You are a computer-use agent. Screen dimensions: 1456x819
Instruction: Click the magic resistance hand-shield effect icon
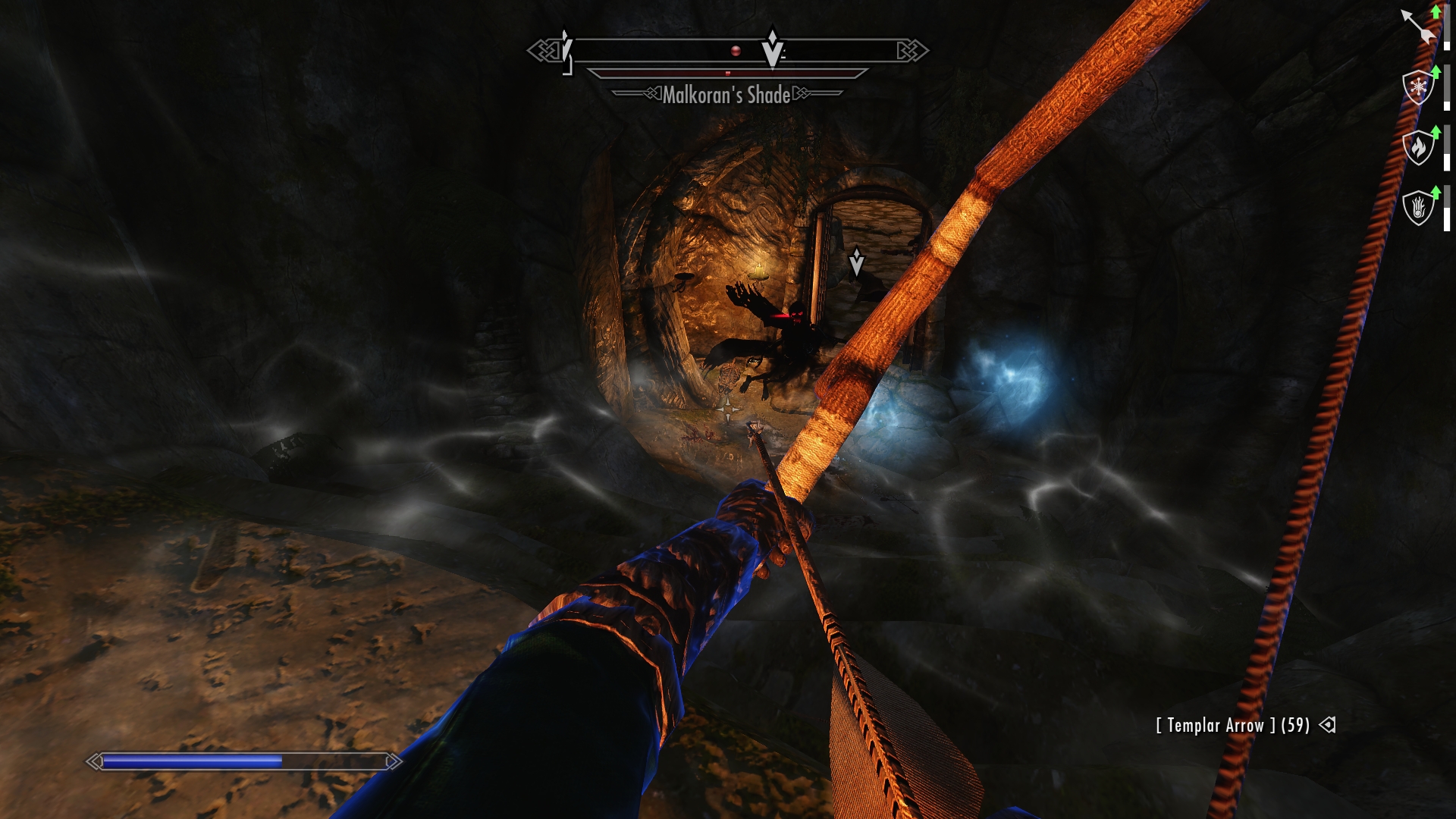(1417, 208)
